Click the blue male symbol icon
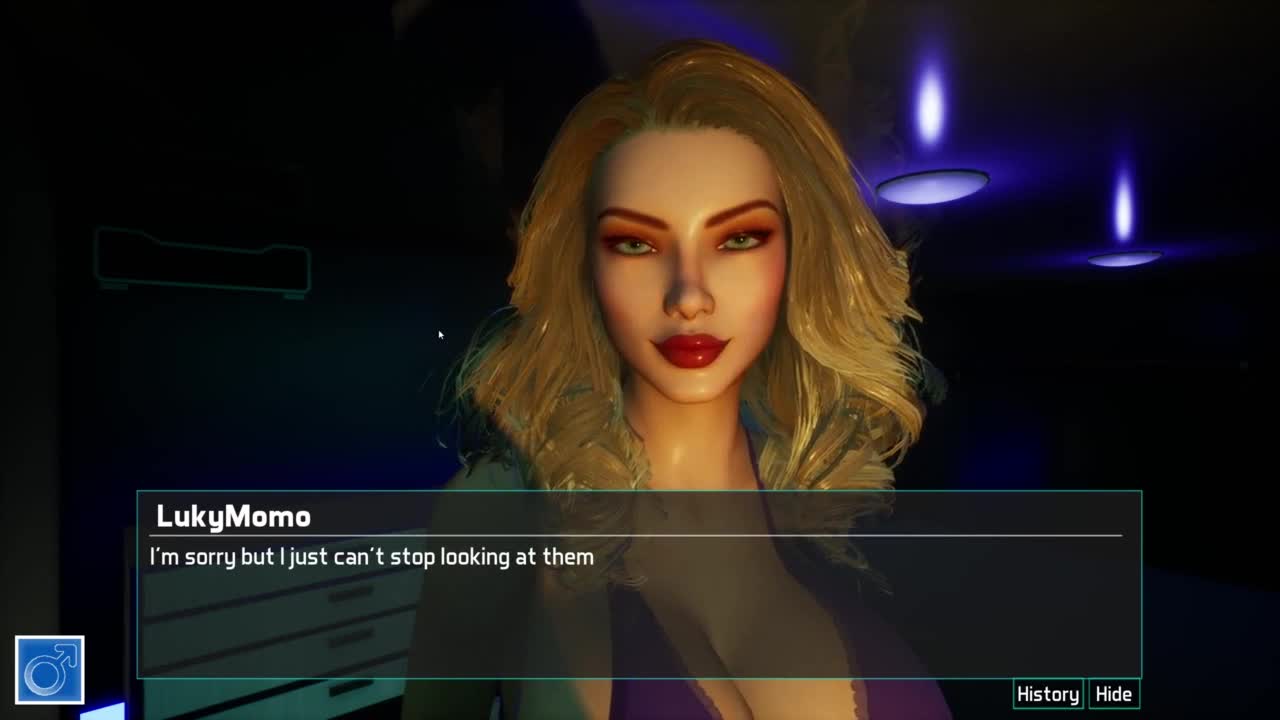 pyautogui.click(x=50, y=670)
